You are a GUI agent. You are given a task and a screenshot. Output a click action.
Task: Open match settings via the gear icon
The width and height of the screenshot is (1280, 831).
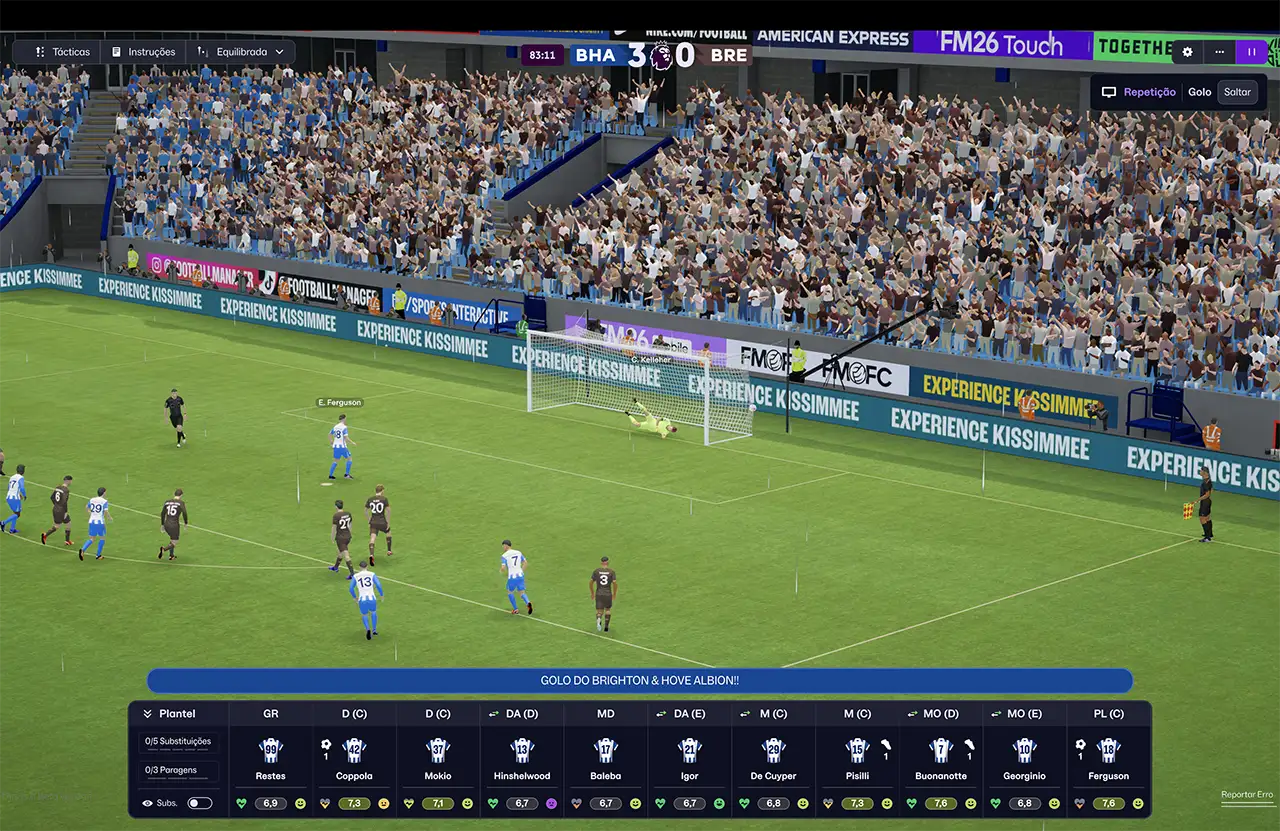pyautogui.click(x=1187, y=53)
